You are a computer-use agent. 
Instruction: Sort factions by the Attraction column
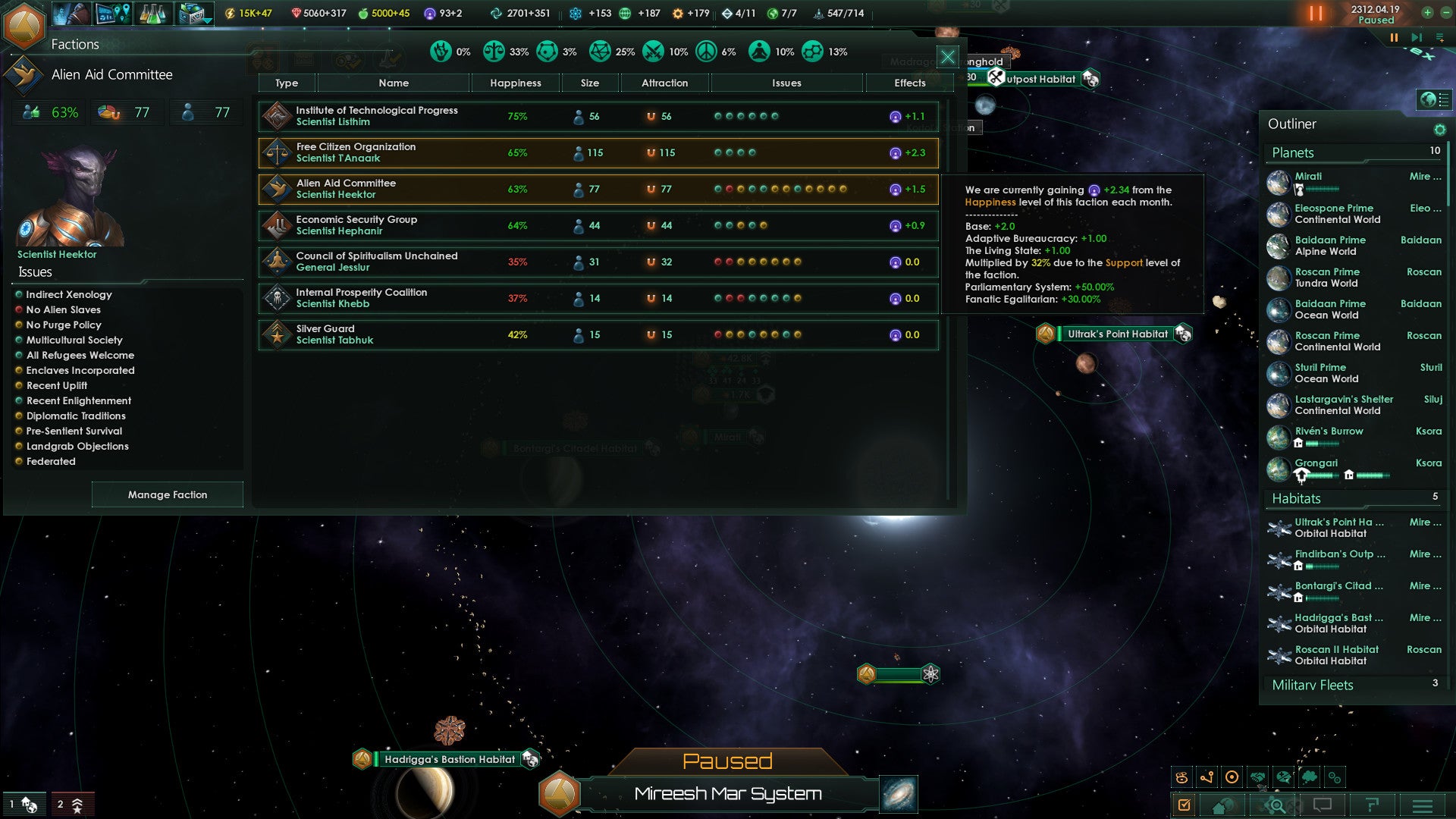tap(664, 83)
